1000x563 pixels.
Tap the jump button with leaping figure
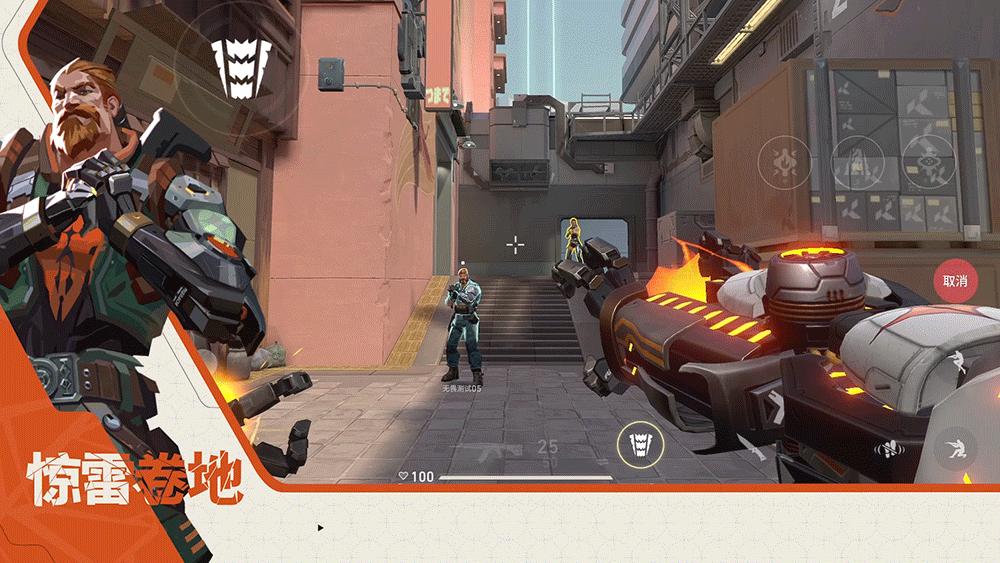point(958,362)
